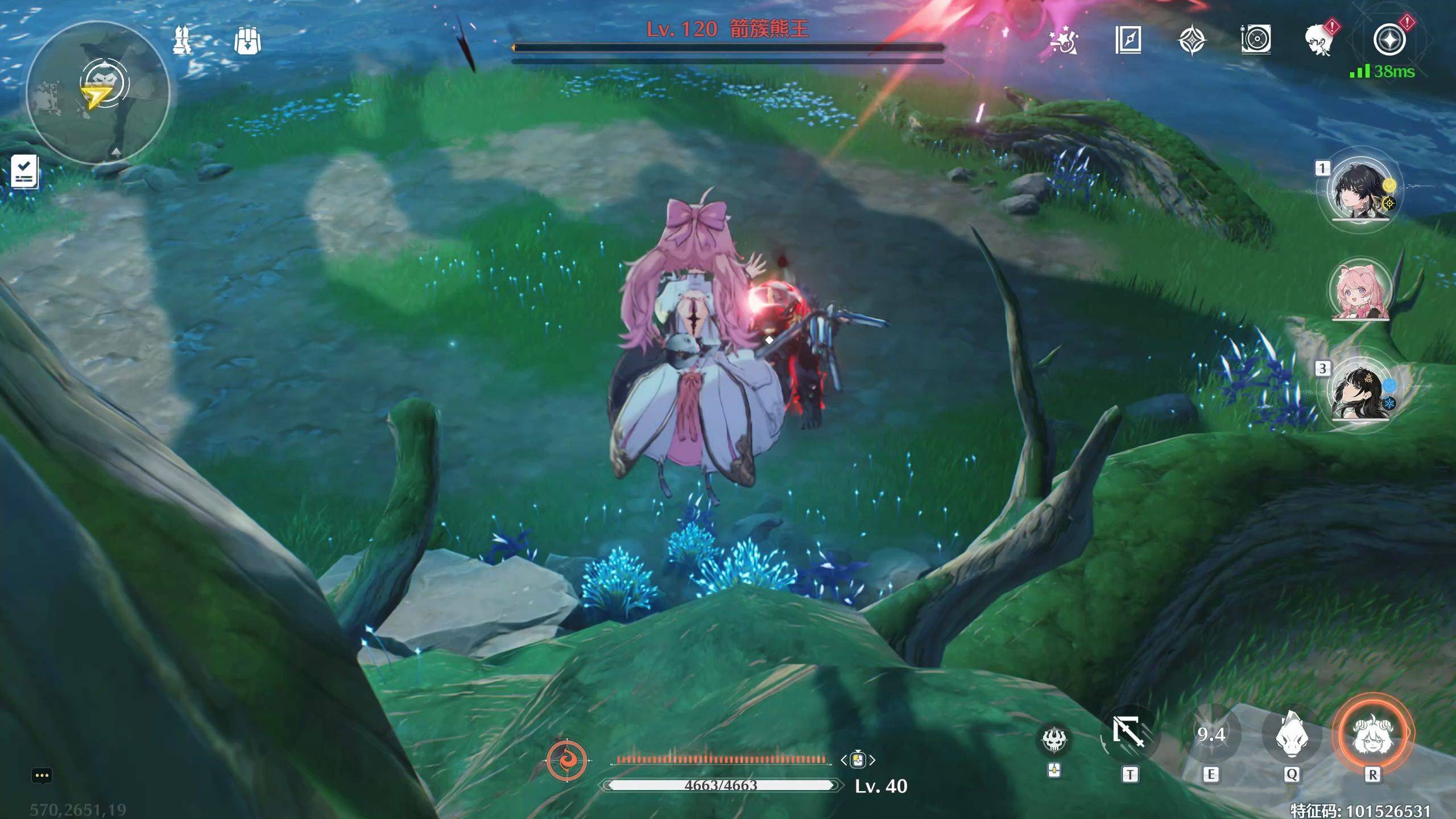The width and height of the screenshot is (1456, 819).
Task: Select the pink-haired character portrait
Action: tap(1360, 291)
